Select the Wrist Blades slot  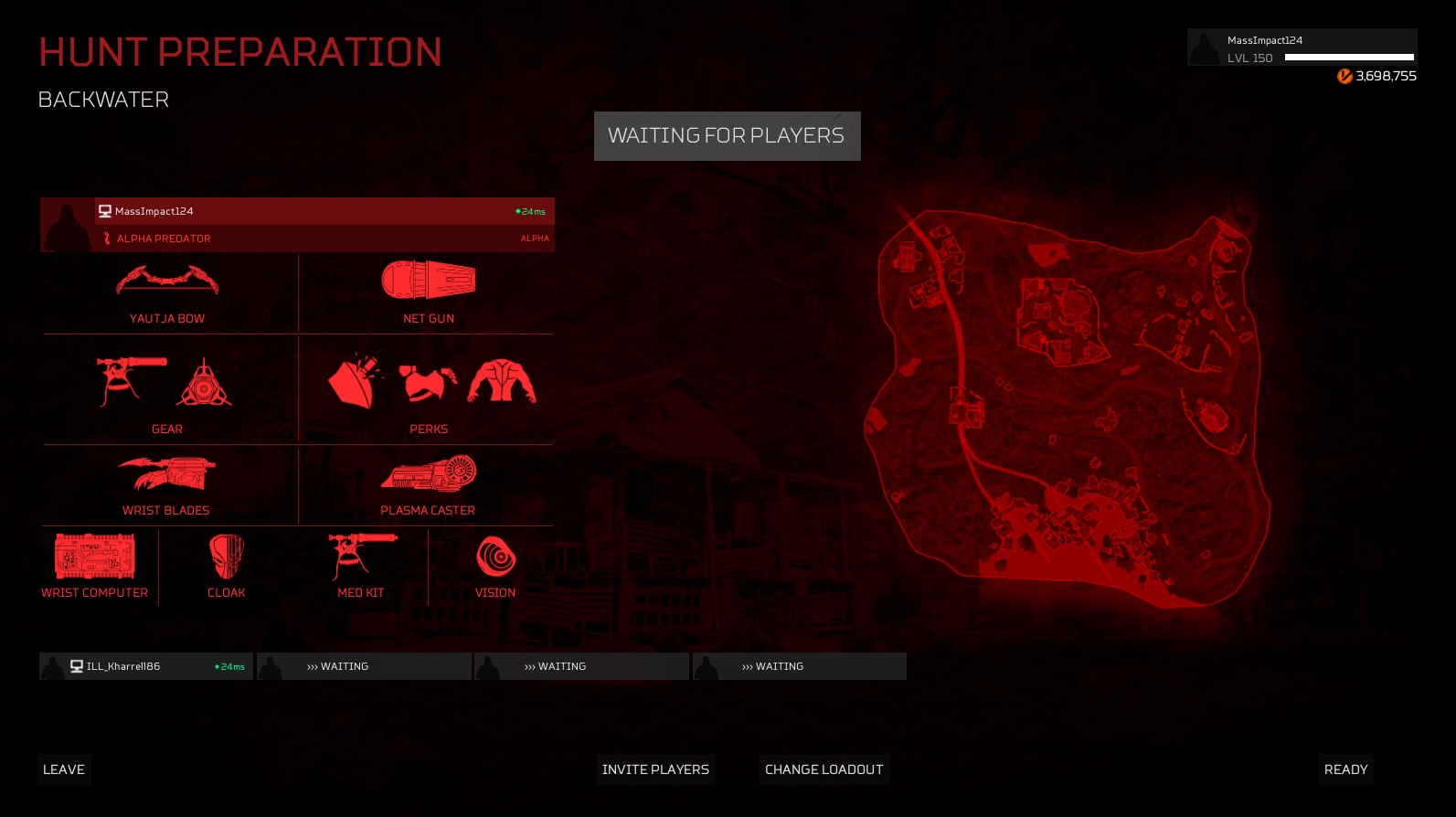[167, 485]
